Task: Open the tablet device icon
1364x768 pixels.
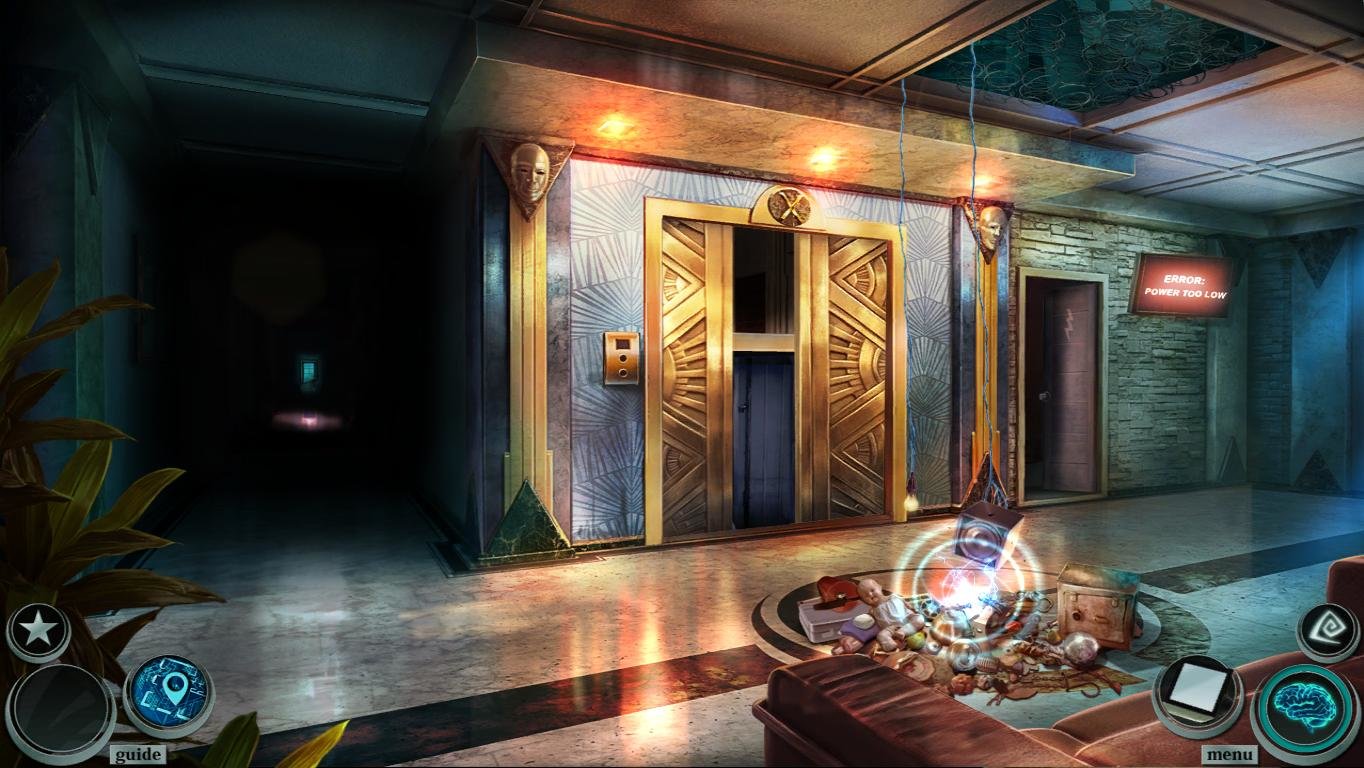Action: point(1197,693)
